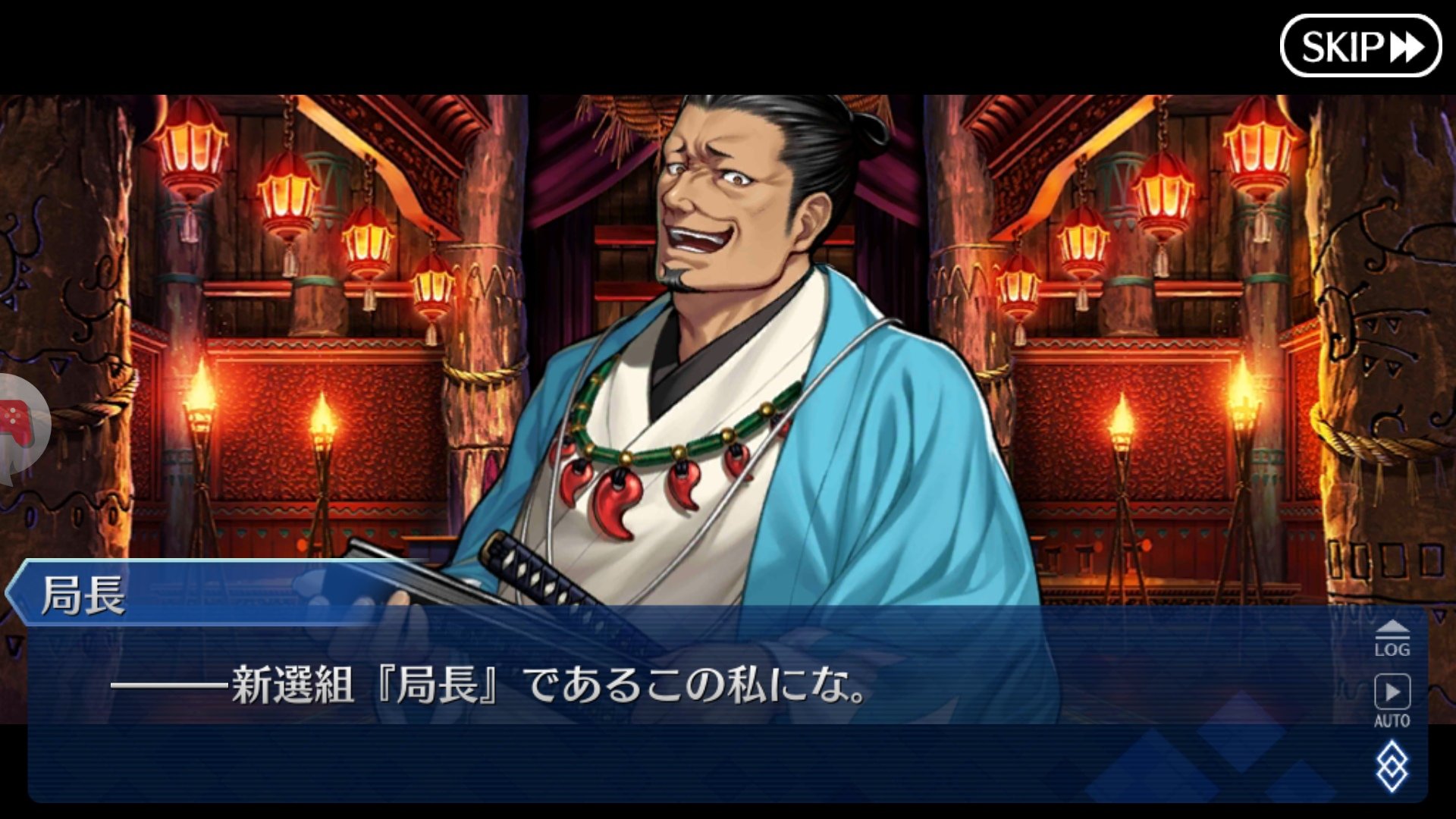Skip the story scene with SKIP
Screen dimensions: 1456x819
(1360, 47)
